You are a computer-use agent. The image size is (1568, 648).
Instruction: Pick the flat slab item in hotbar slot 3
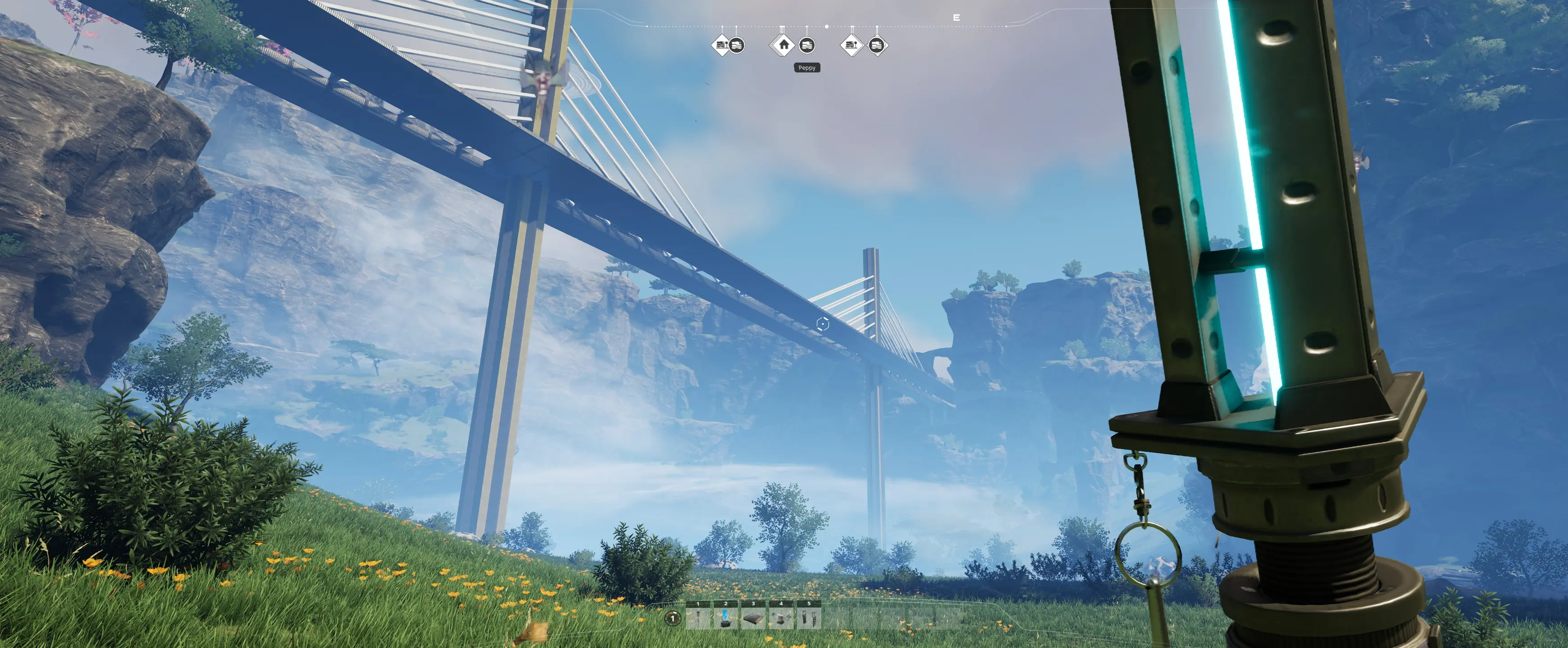coord(753,618)
